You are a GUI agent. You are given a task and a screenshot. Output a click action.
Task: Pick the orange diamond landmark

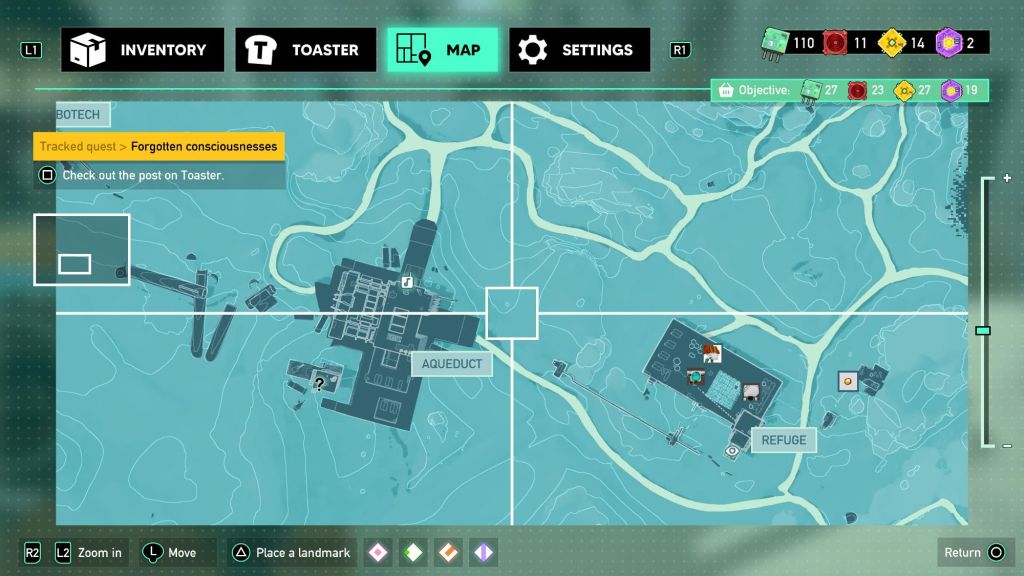[x=448, y=552]
